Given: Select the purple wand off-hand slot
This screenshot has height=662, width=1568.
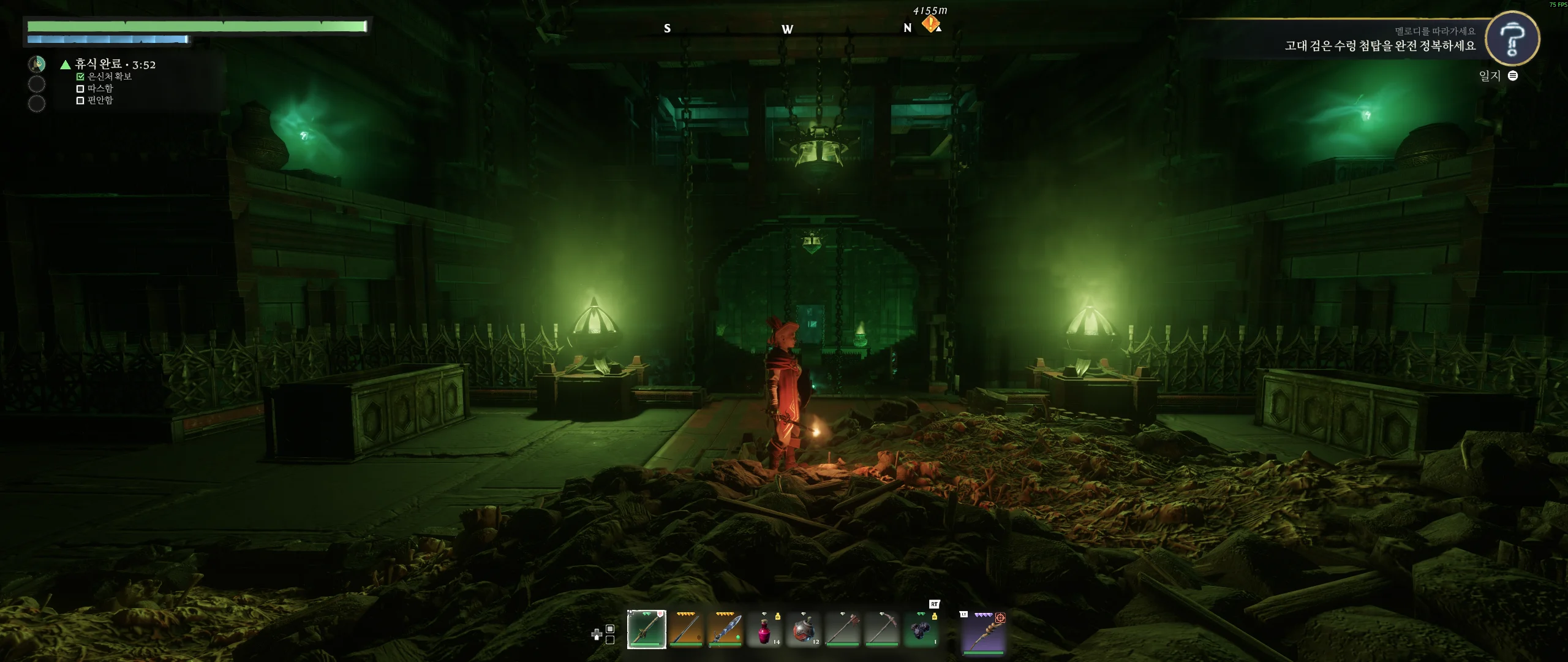Looking at the screenshot, I should tap(984, 633).
